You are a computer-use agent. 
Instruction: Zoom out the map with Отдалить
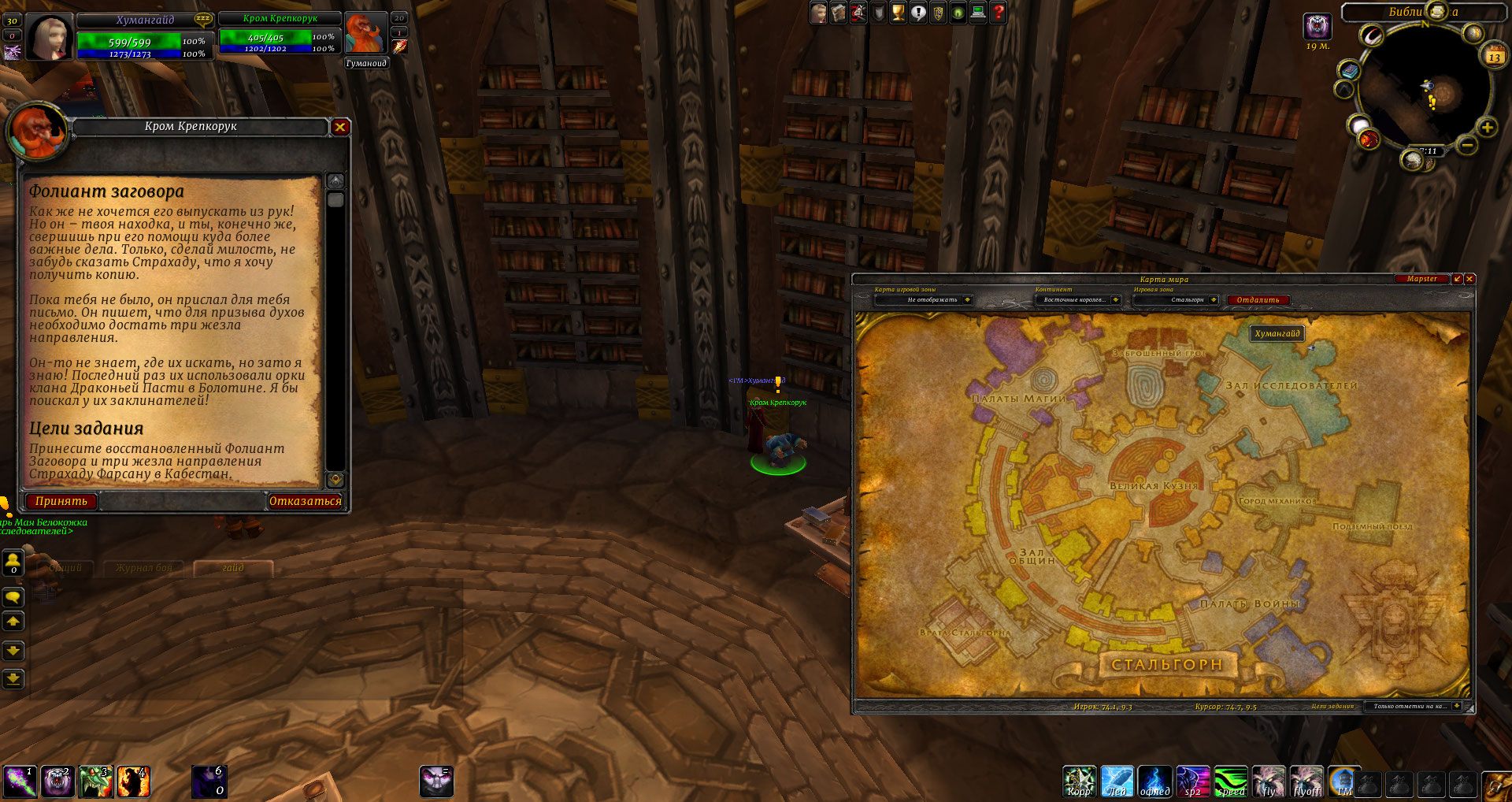1258,300
